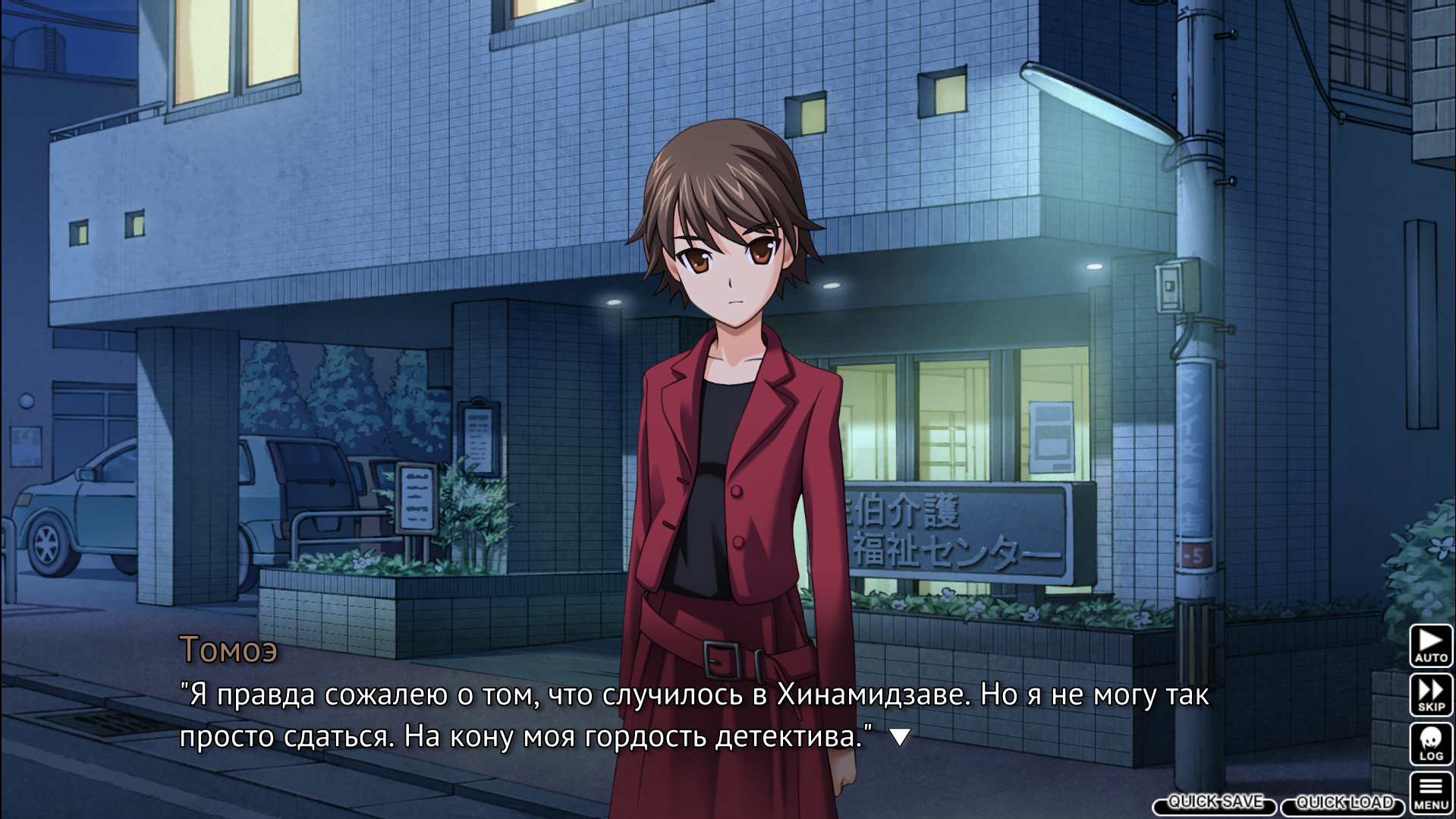Screen dimensions: 1456x819
Task: Activate the SKIP fast-forward button
Action: [1431, 695]
